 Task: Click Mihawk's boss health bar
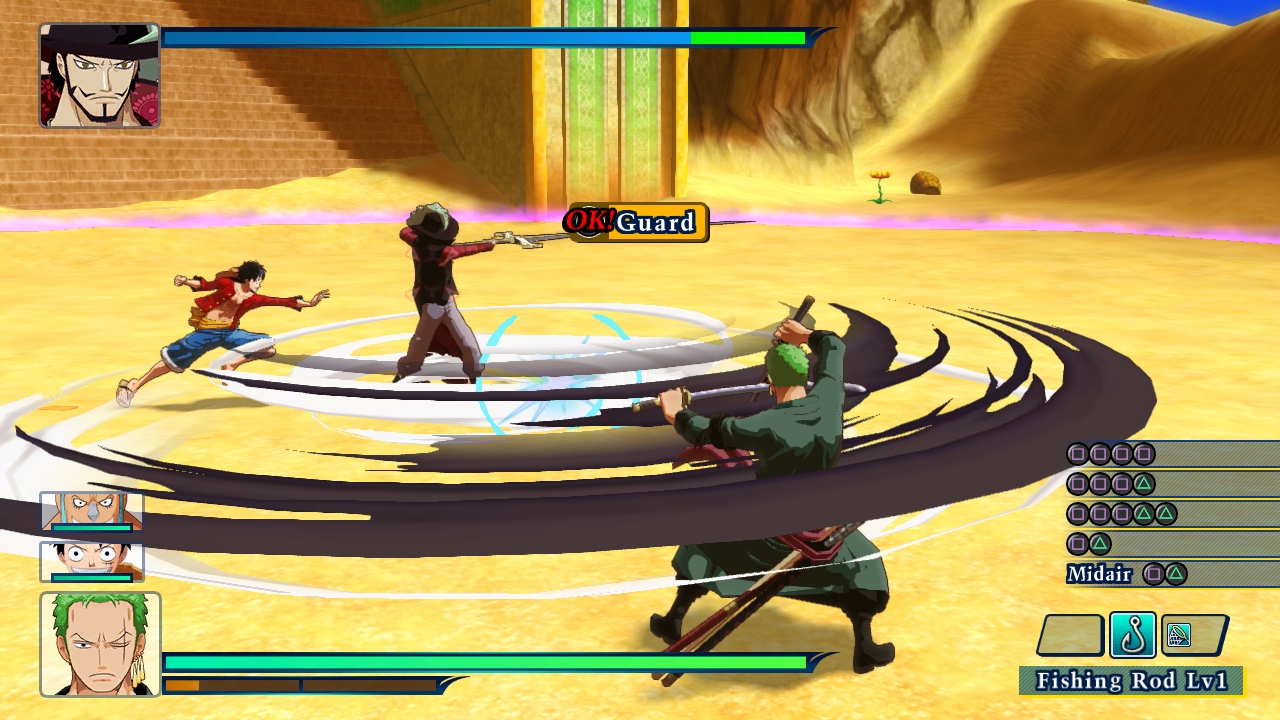point(480,38)
